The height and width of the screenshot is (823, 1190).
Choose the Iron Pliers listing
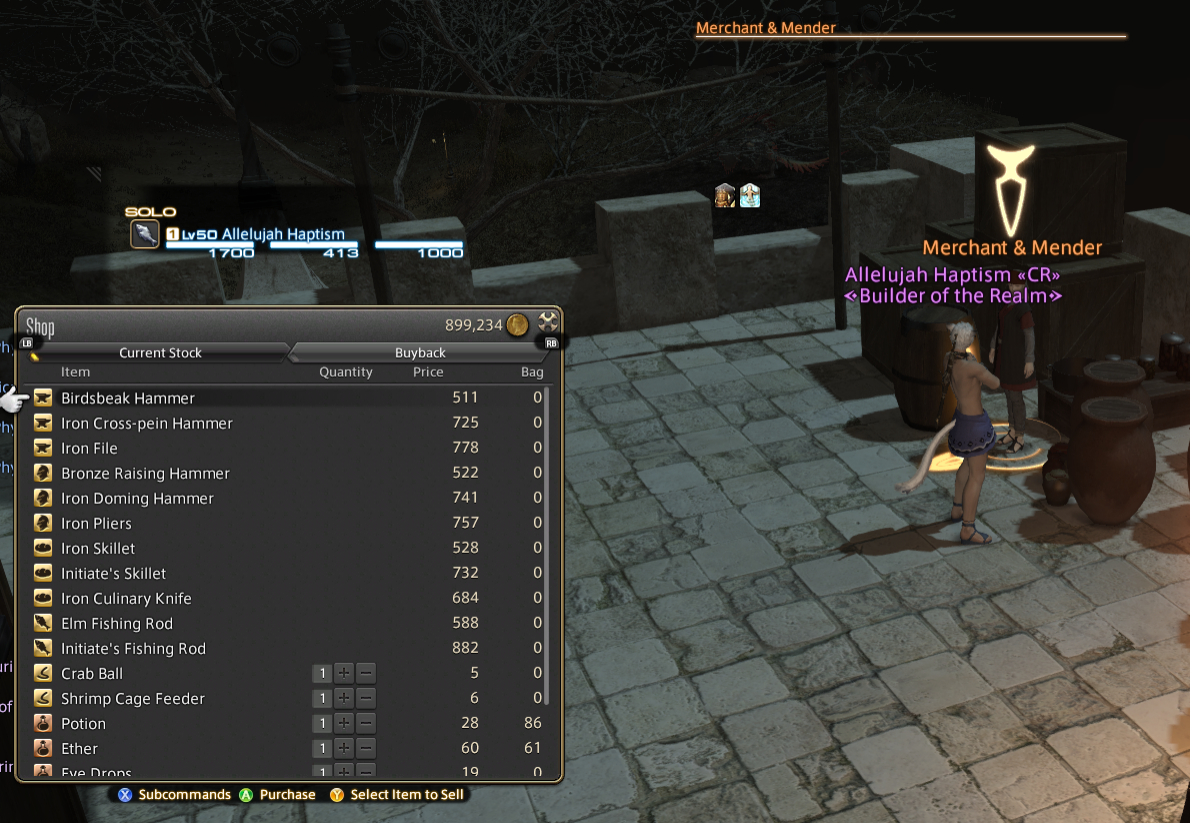pyautogui.click(x=96, y=523)
